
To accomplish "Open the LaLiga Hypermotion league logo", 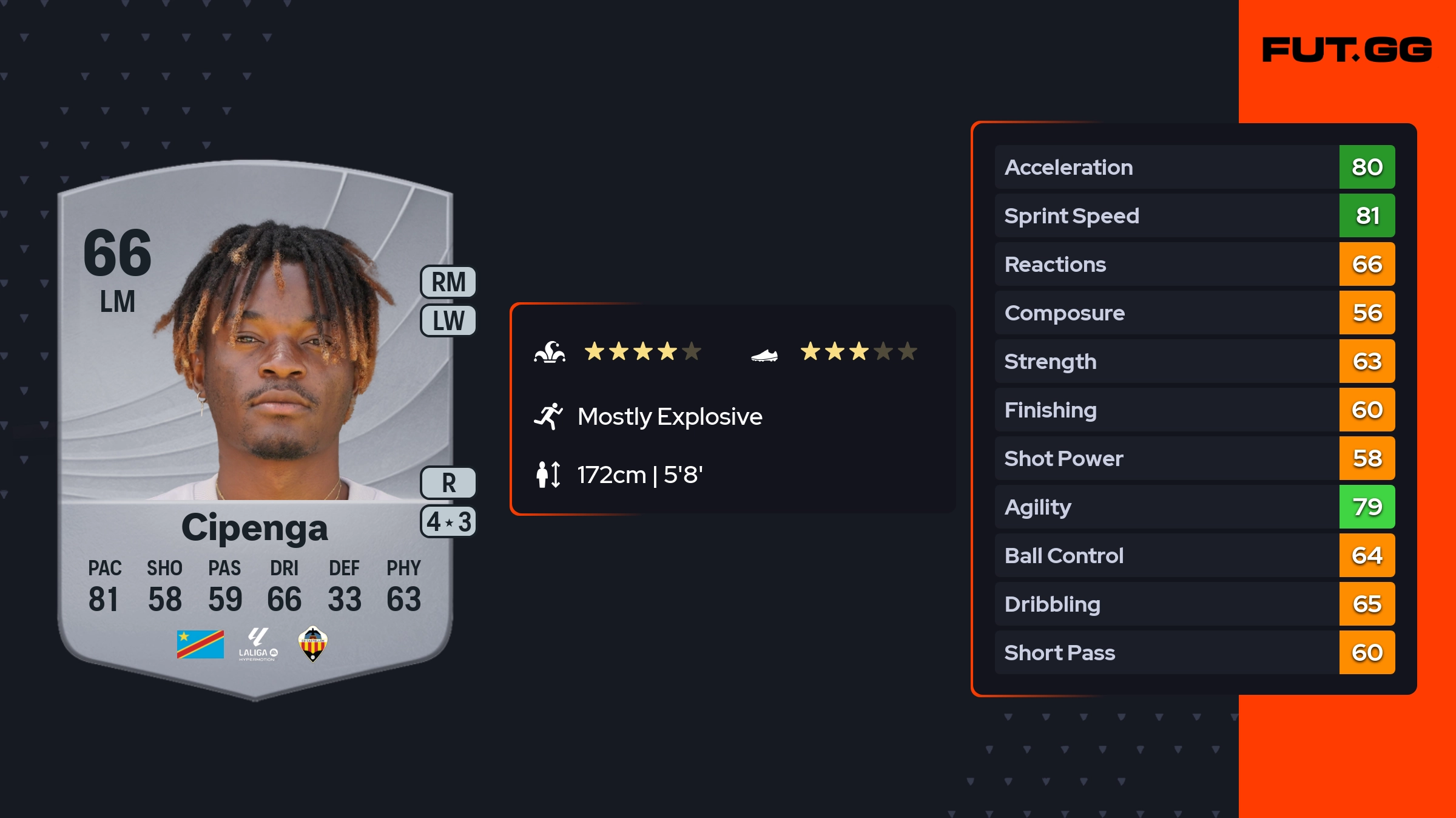I will coord(258,644).
